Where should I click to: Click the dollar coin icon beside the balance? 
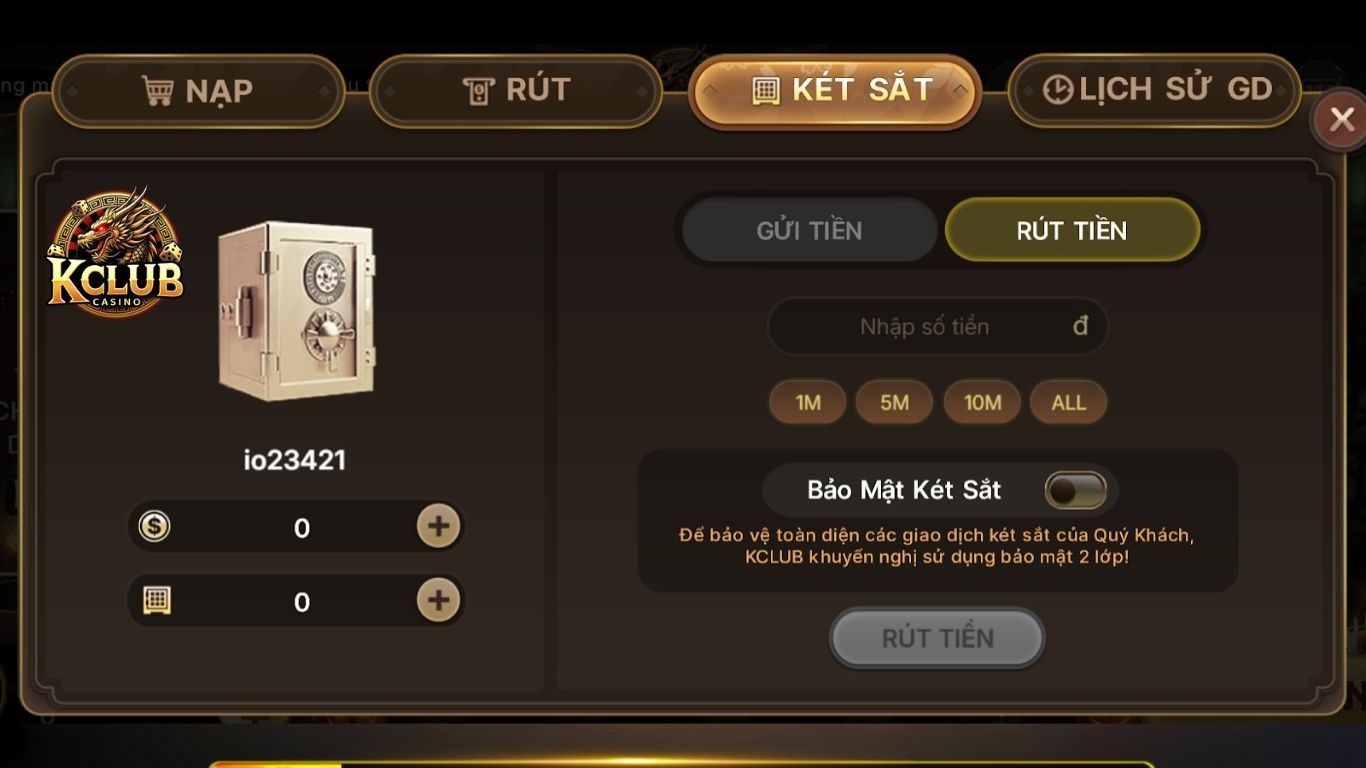pos(155,527)
